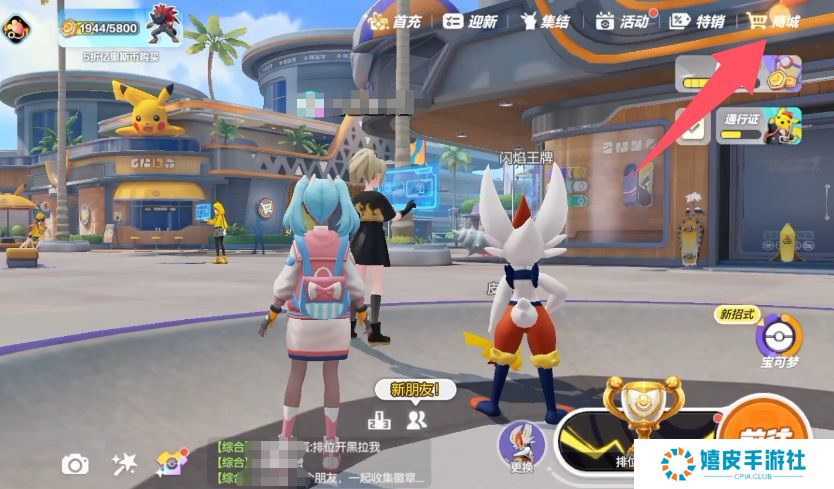834x489 pixels.
Task: Open the 商城 shop menu
Action: coord(773,21)
